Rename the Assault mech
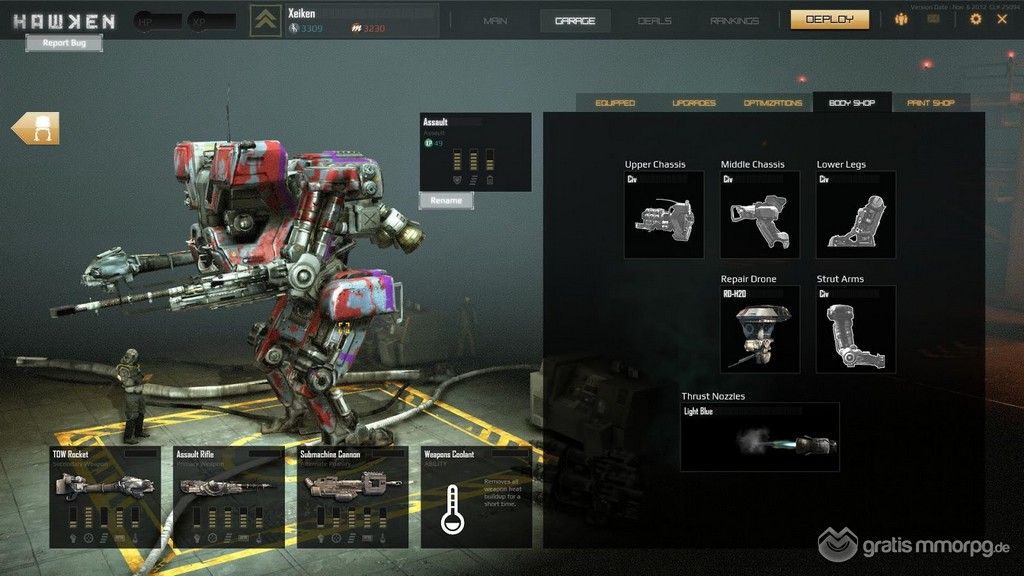Viewport: 1024px width, 576px height. [446, 200]
